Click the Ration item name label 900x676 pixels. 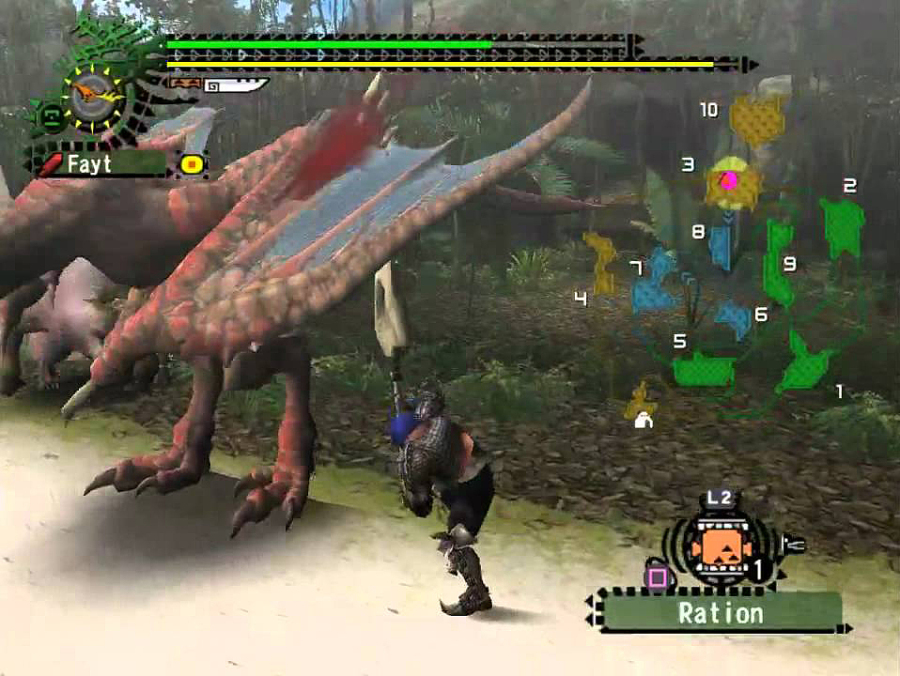pos(721,612)
